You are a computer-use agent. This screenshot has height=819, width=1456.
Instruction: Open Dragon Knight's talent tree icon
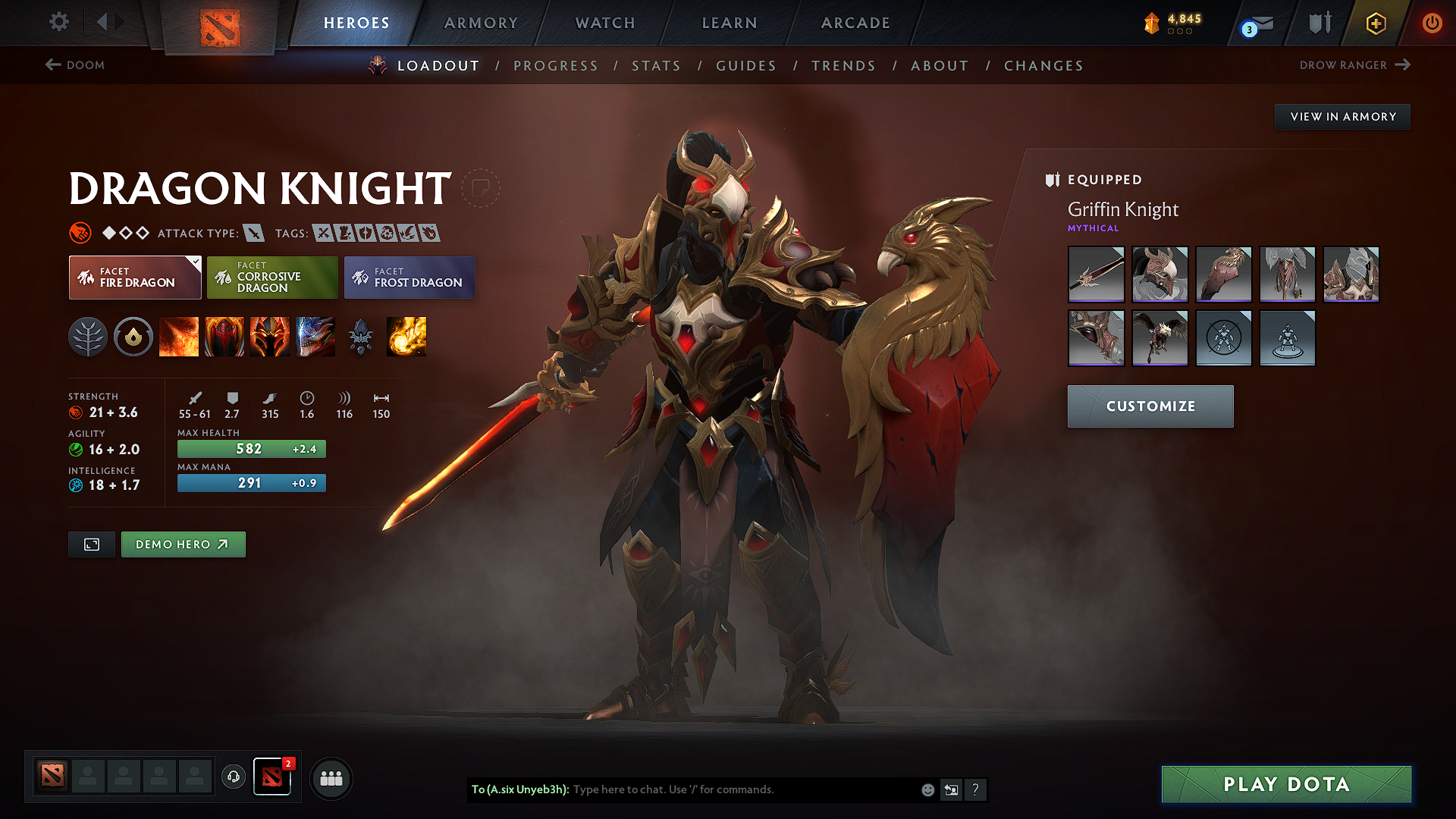pyautogui.click(x=89, y=337)
